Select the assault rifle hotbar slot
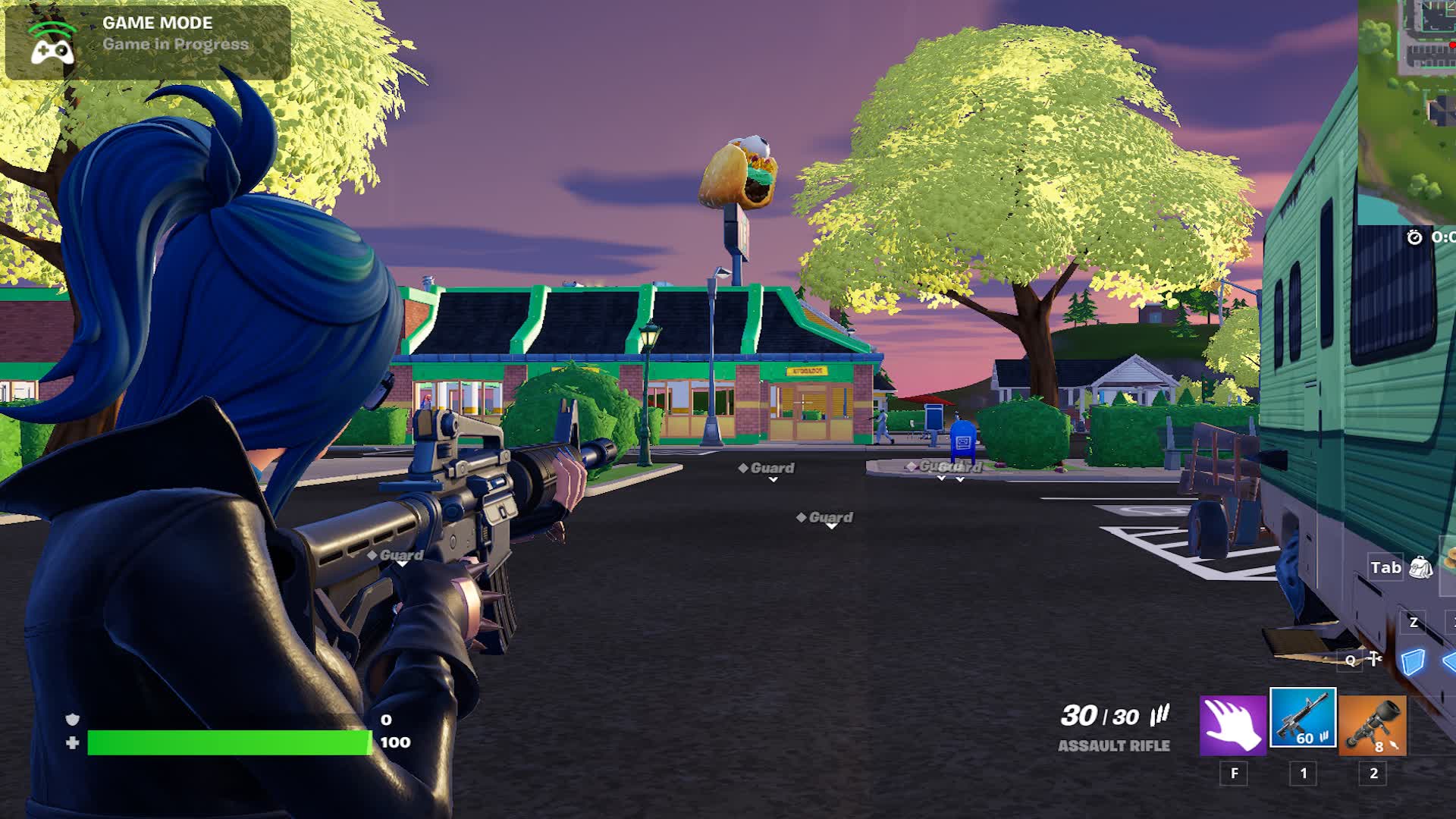The image size is (1456, 819). point(1303,718)
